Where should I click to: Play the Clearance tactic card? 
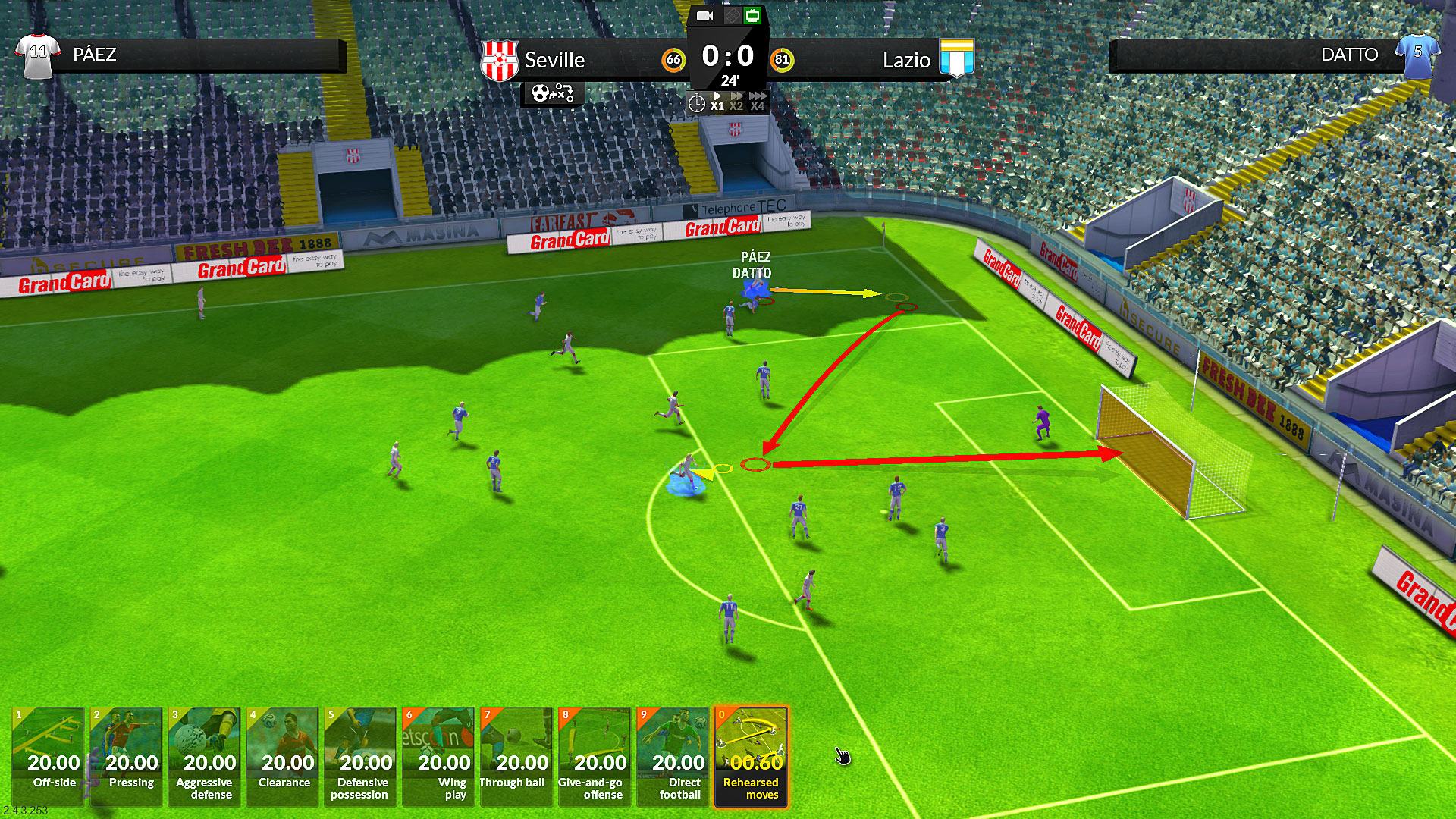coord(283,756)
